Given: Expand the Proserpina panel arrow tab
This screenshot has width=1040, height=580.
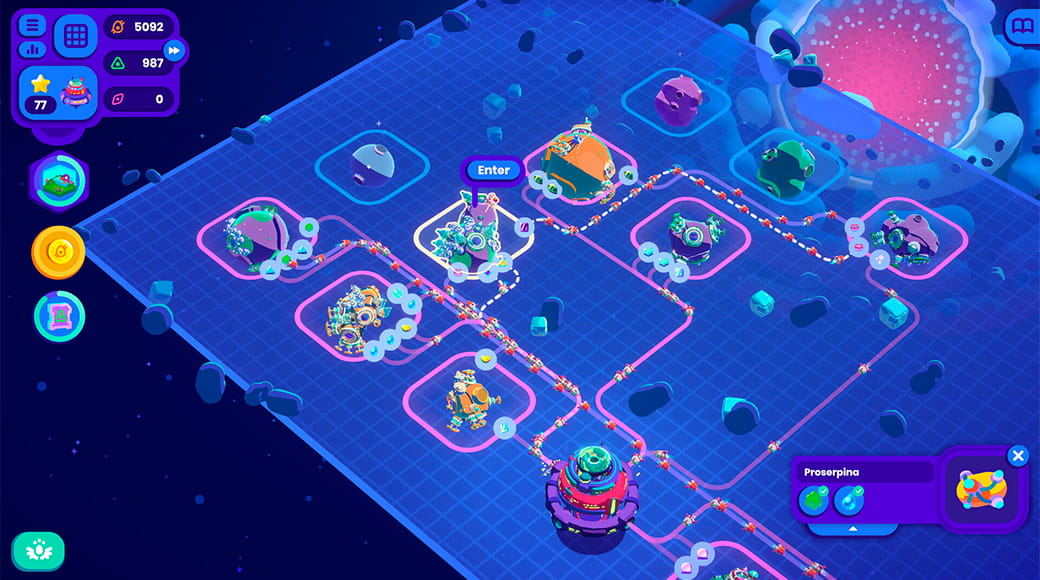Looking at the screenshot, I should coord(853,528).
